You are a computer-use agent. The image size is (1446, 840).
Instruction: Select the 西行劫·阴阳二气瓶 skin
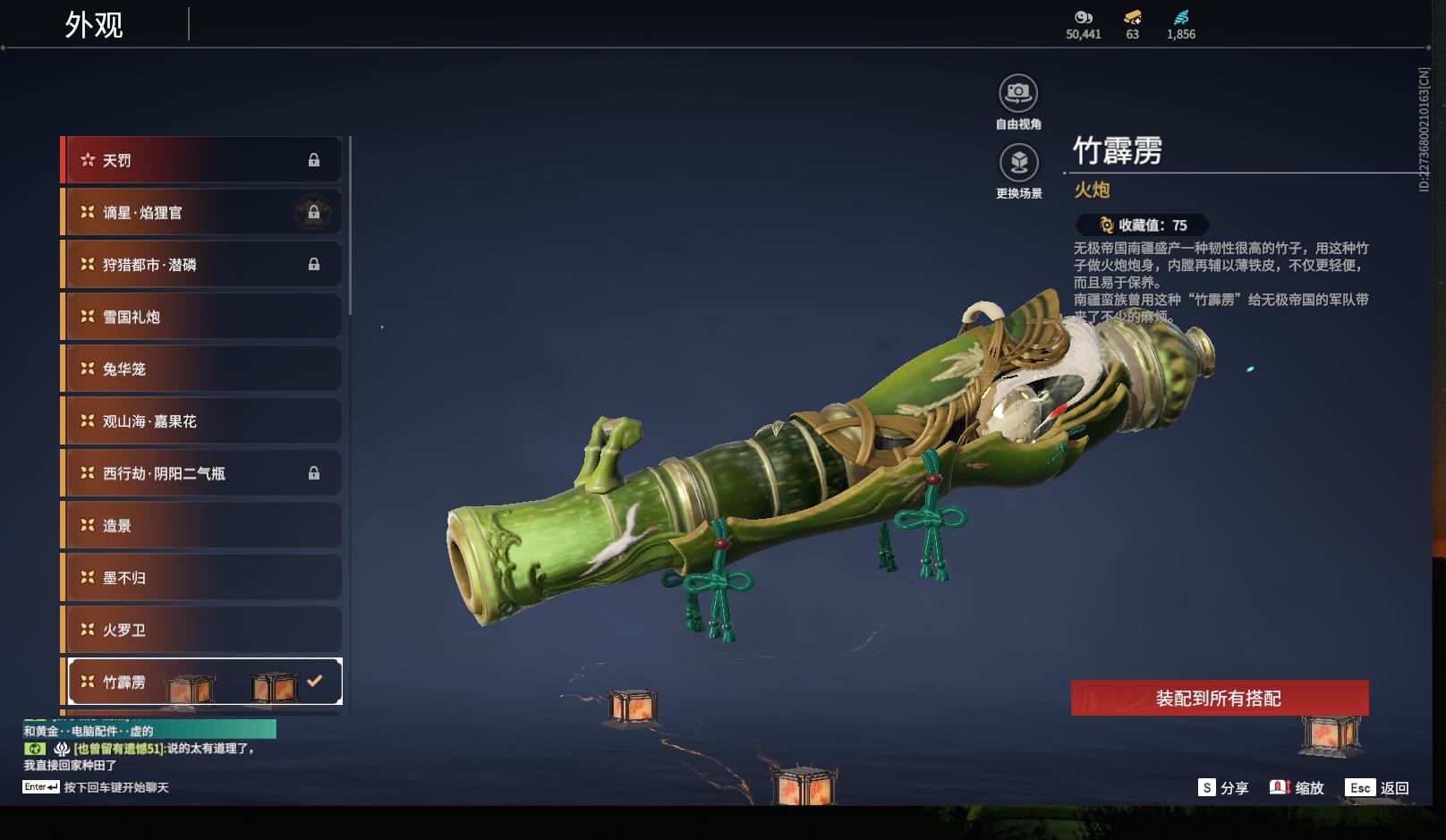tap(202, 473)
